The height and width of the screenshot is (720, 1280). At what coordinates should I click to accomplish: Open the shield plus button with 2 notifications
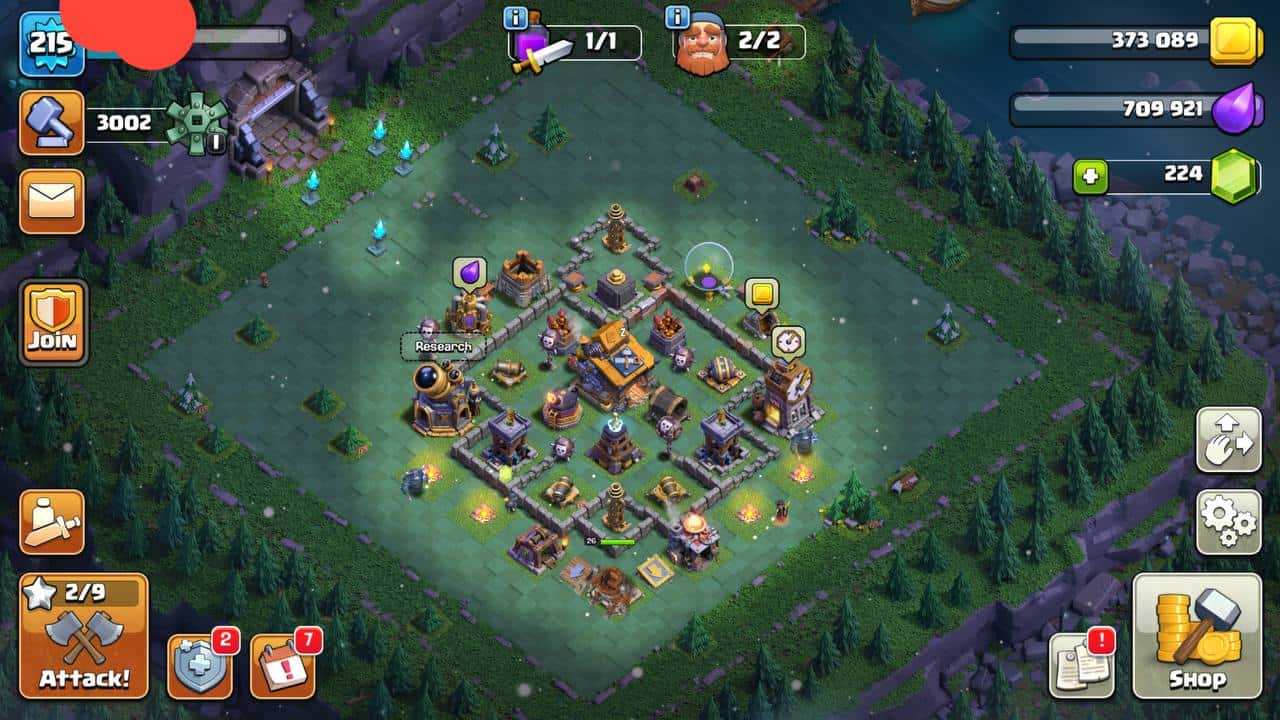click(x=199, y=665)
